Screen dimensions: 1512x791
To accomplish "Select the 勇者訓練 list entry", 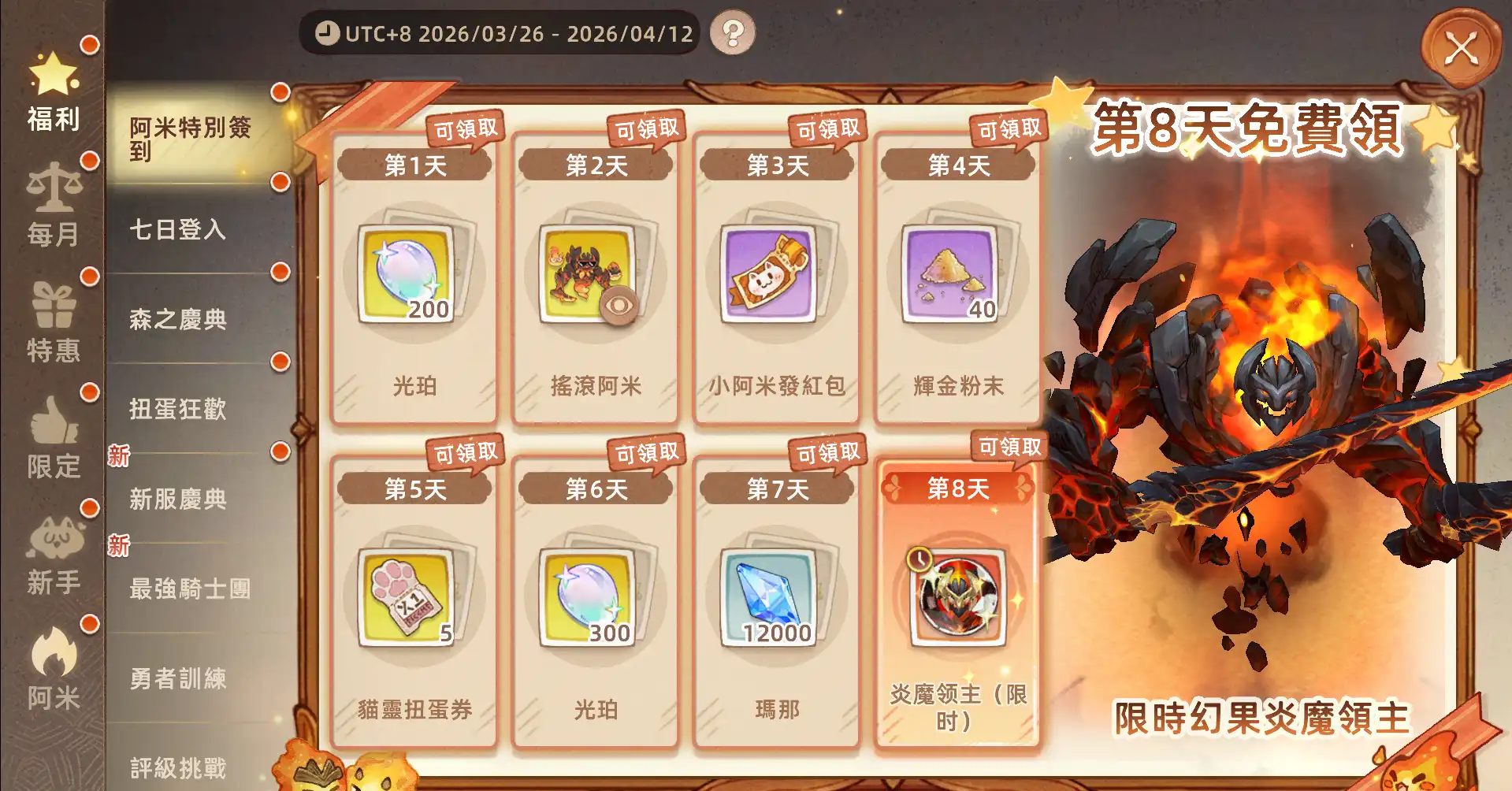I will point(180,678).
